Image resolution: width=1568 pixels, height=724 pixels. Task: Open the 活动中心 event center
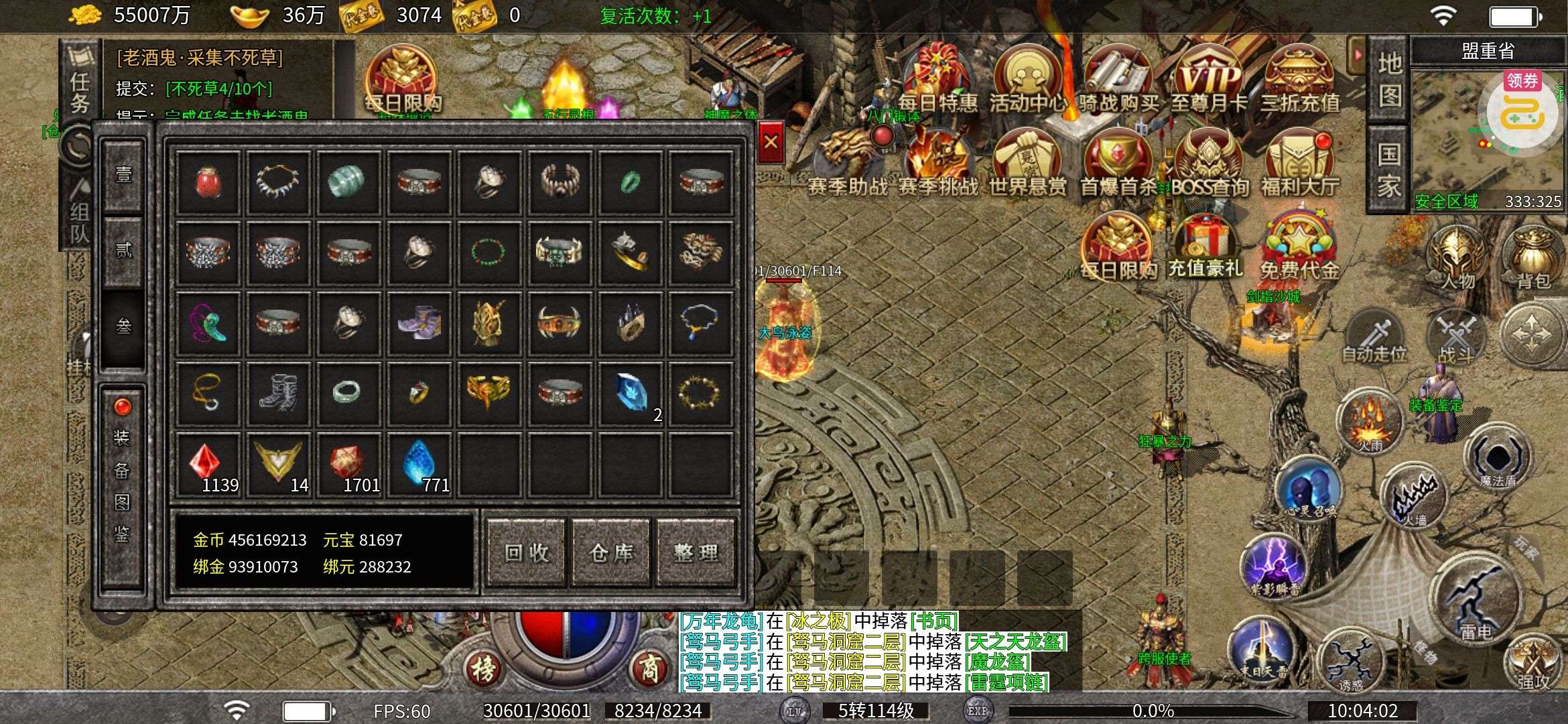point(1028,80)
